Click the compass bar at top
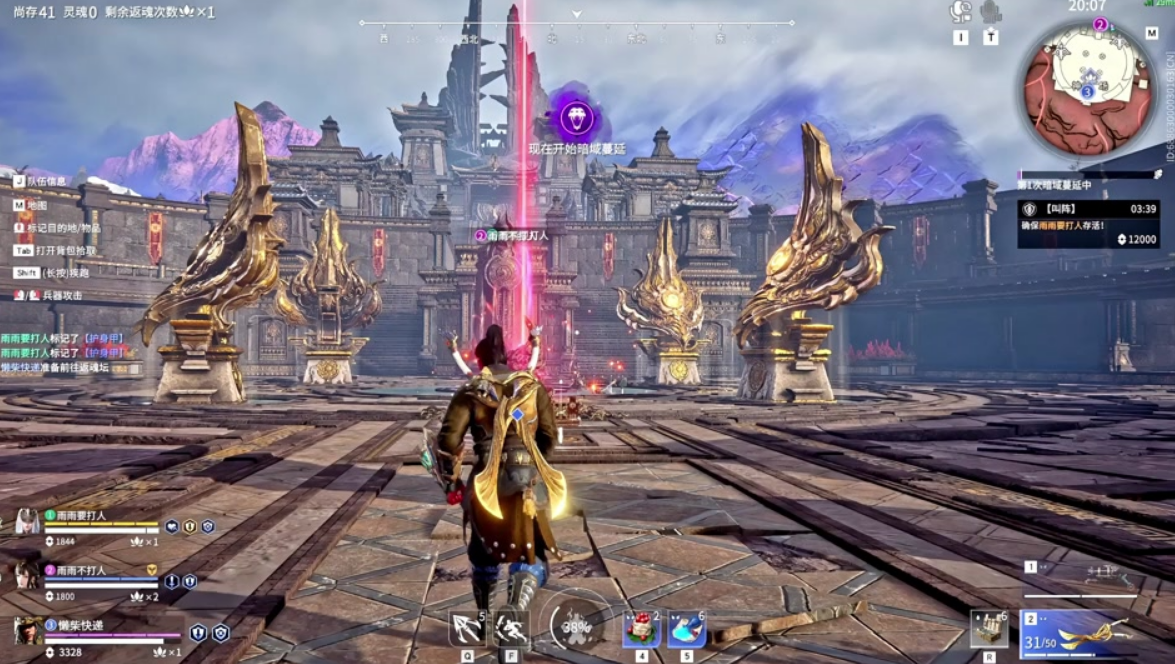 [577, 23]
